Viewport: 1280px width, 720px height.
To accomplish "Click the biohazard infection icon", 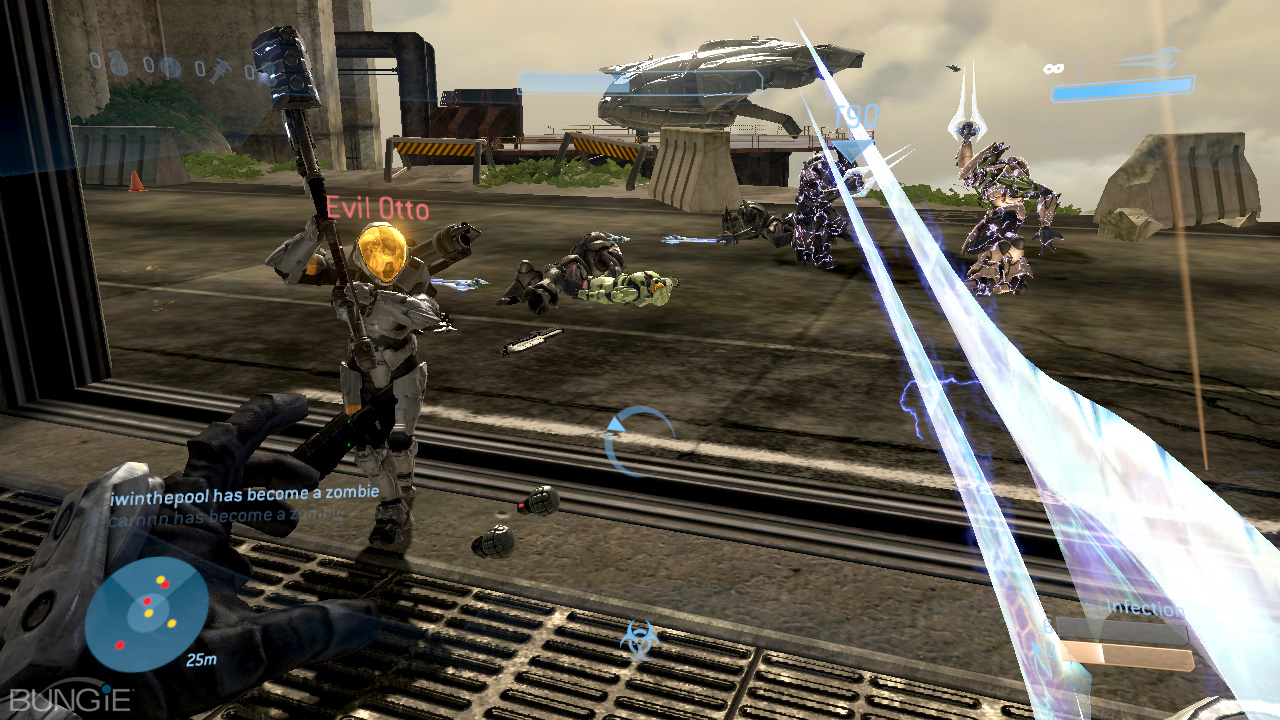I will (x=637, y=640).
